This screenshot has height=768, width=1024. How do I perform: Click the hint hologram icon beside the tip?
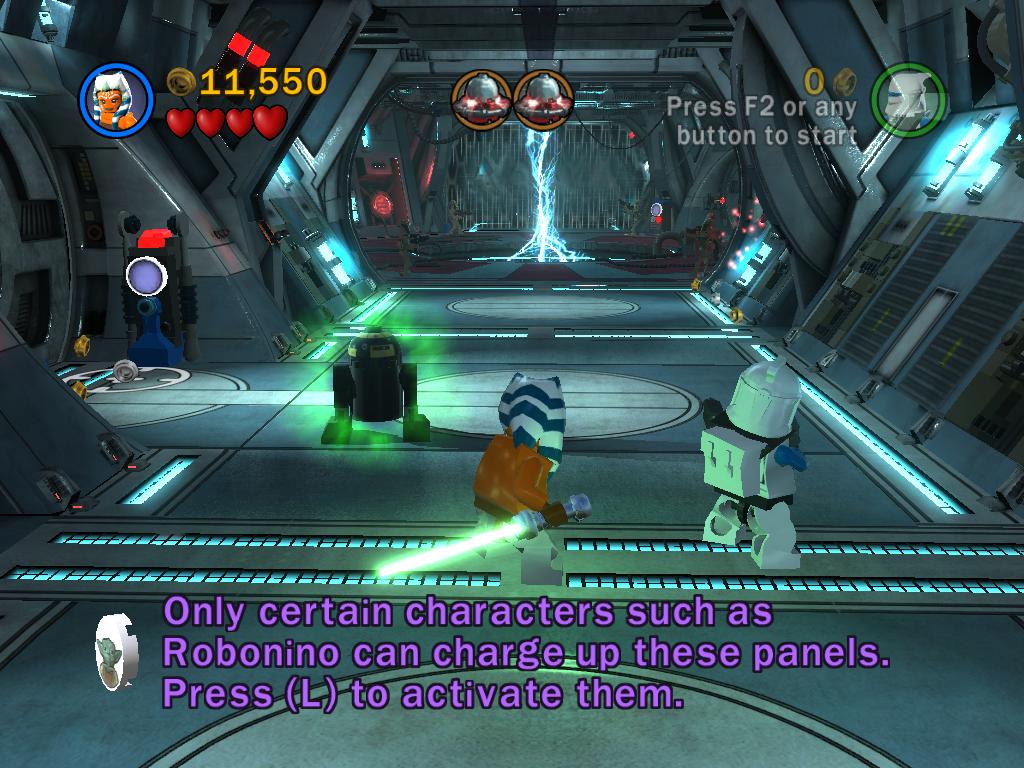point(117,650)
